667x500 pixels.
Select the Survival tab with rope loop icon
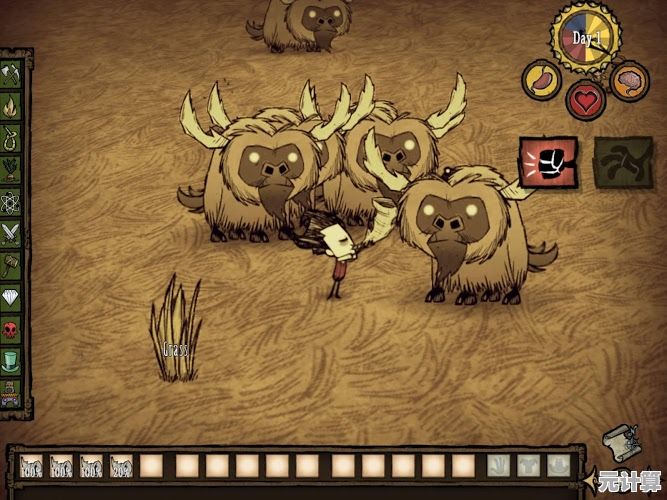pyautogui.click(x=12, y=137)
